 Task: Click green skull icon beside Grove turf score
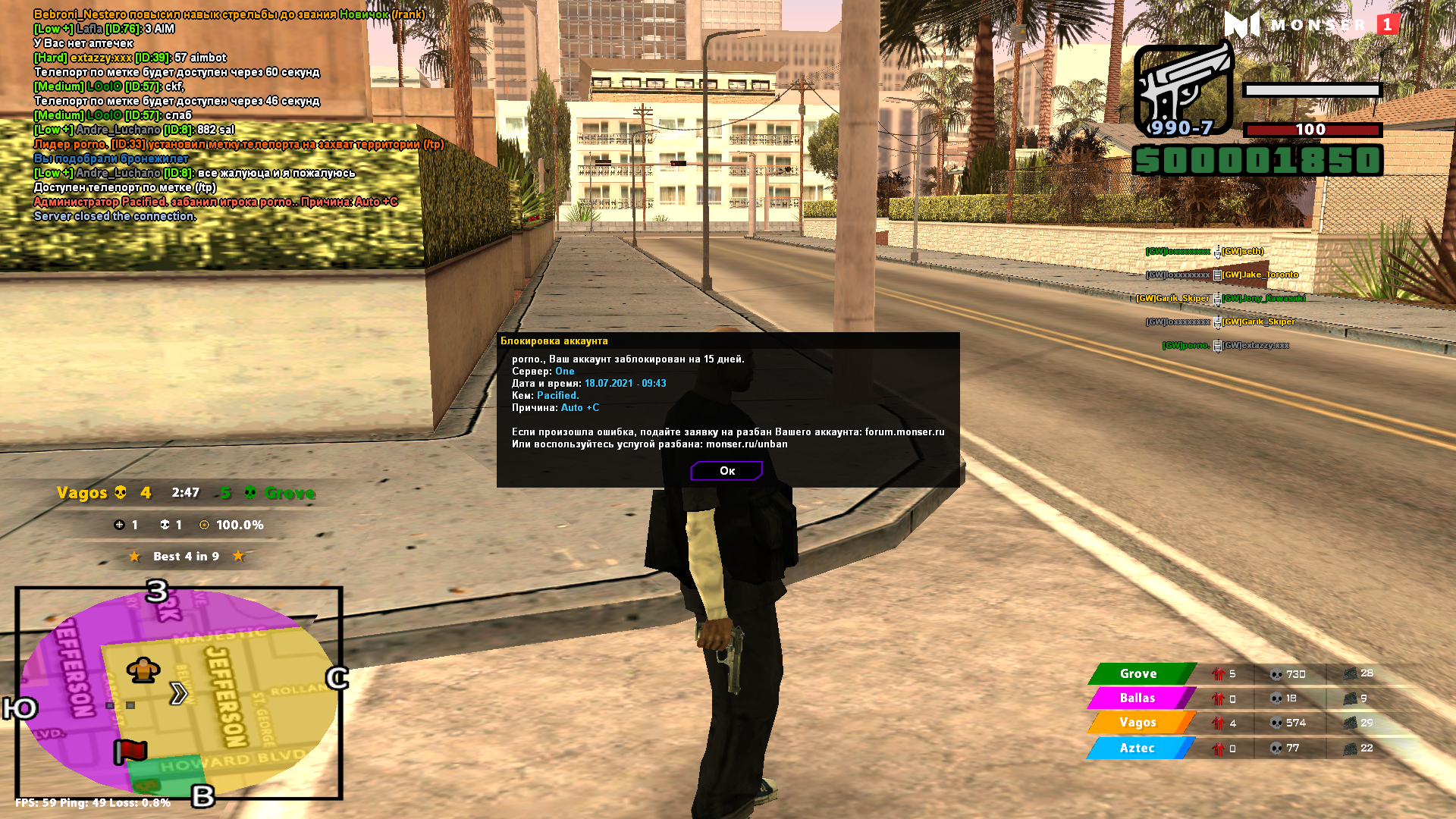250,493
